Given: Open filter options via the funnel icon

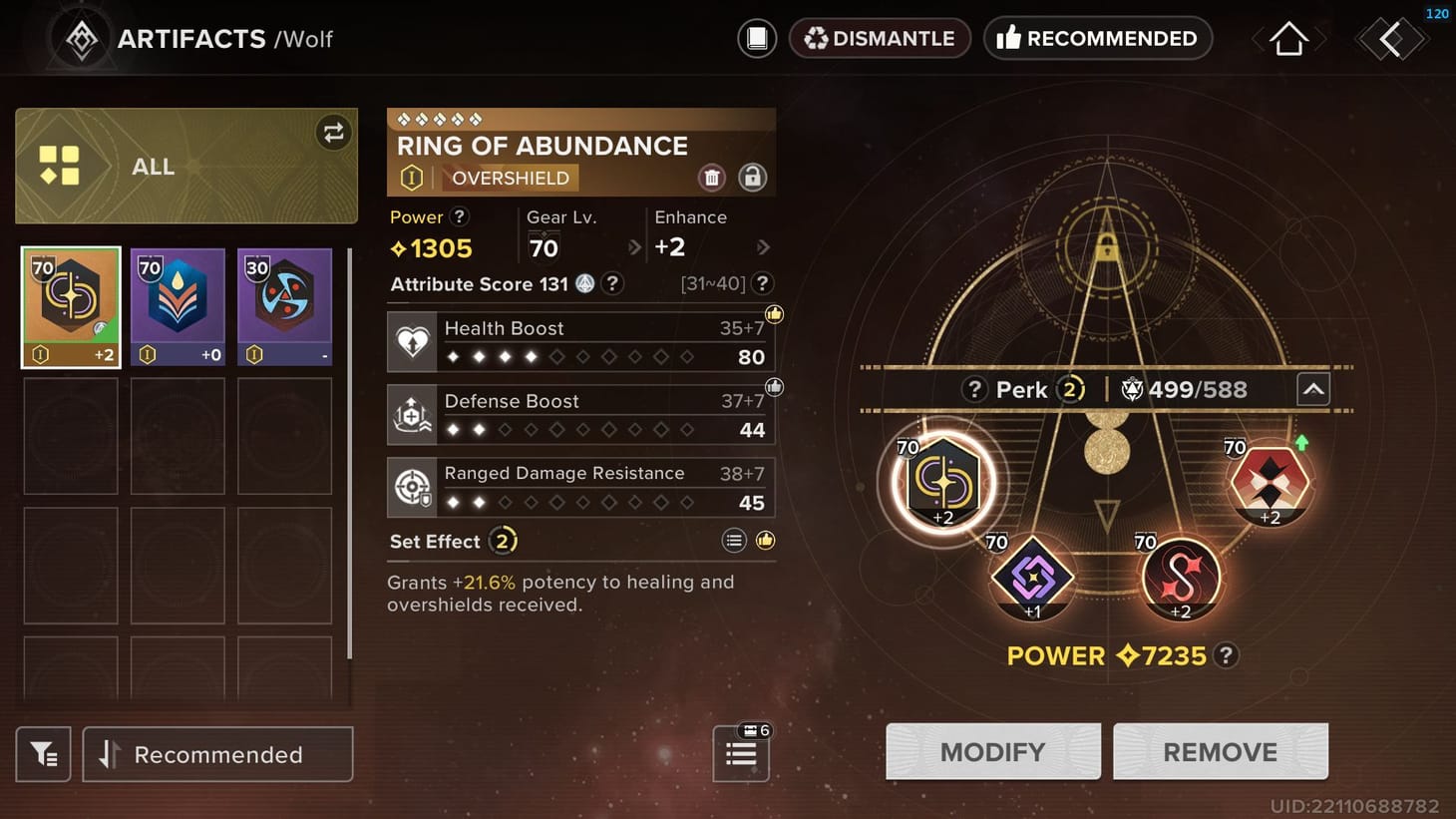Looking at the screenshot, I should [43, 754].
